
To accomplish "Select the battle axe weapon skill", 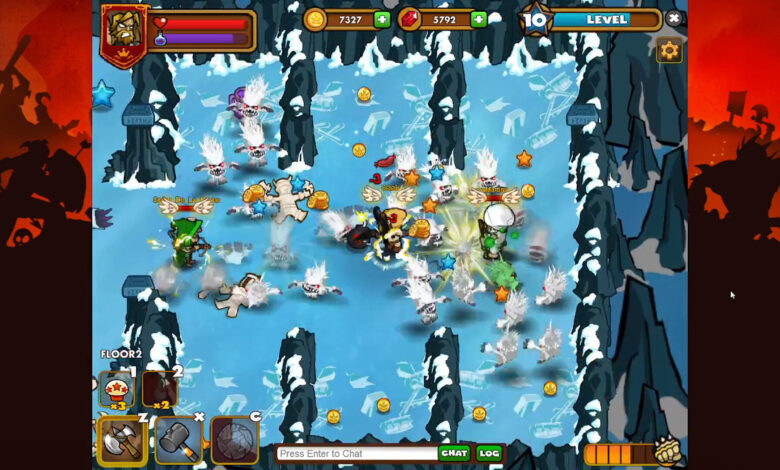I will [122, 439].
